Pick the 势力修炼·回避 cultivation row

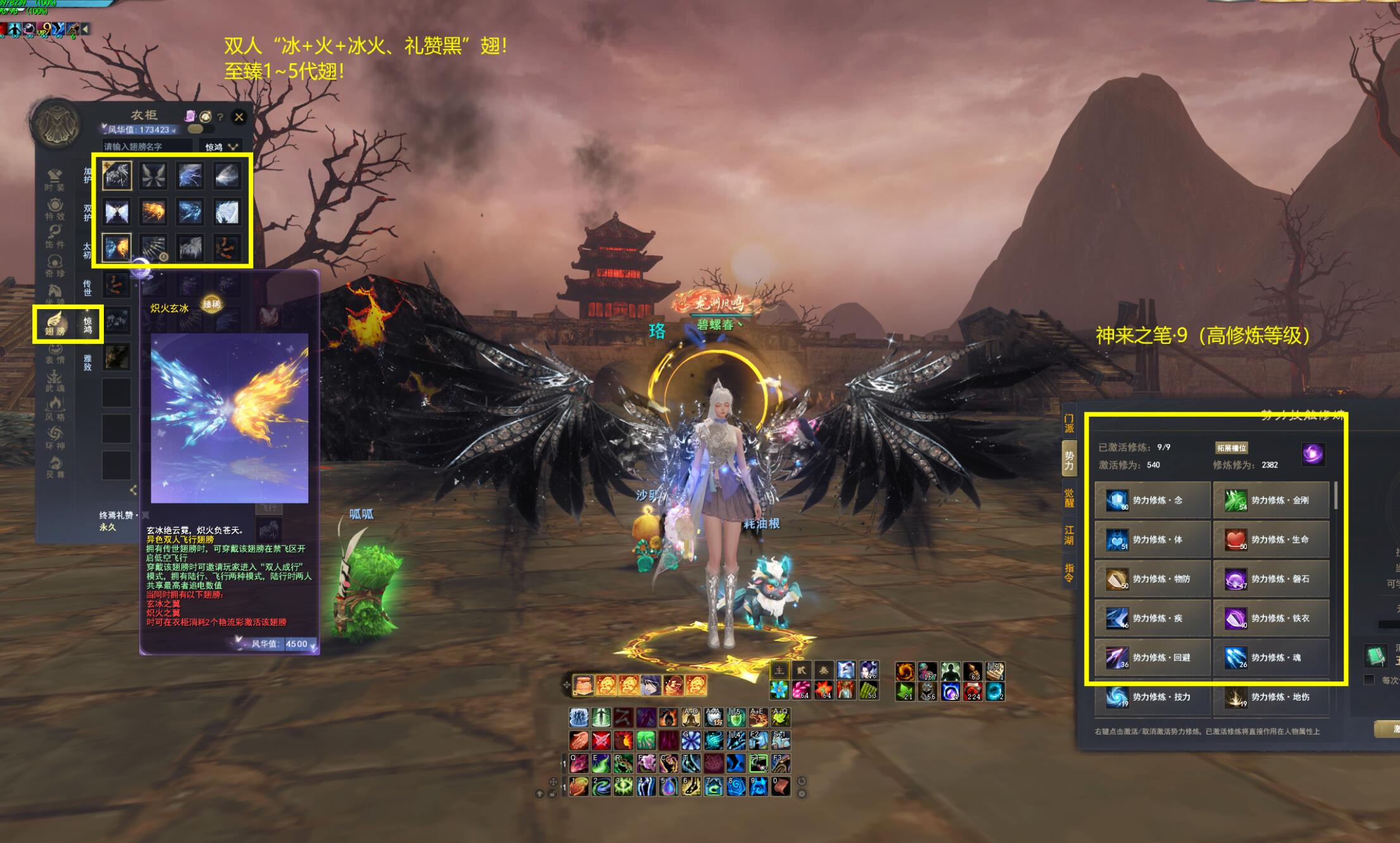1152,657
